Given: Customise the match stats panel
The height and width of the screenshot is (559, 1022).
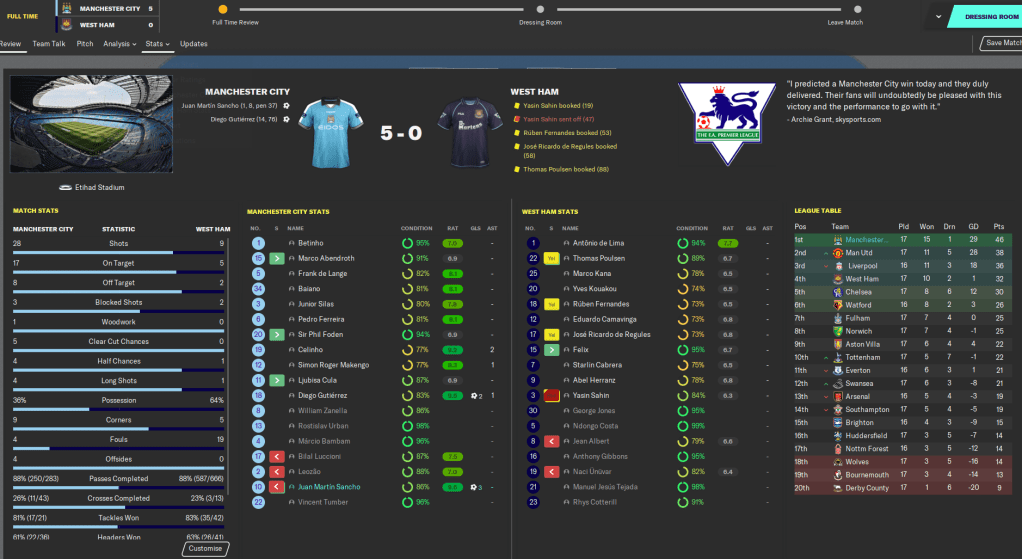Looking at the screenshot, I should pyautogui.click(x=206, y=548).
